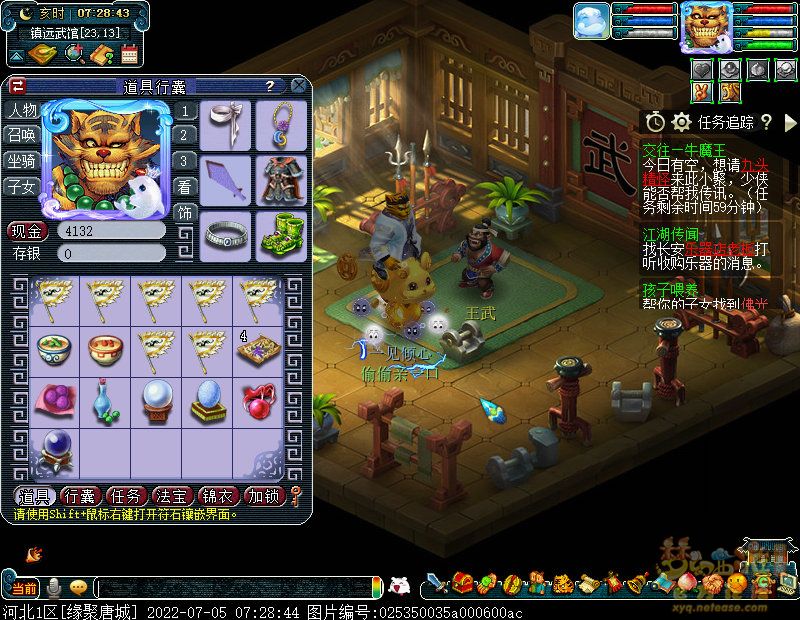
Task: Switch to the 召唤 summon tab
Action: point(22,135)
